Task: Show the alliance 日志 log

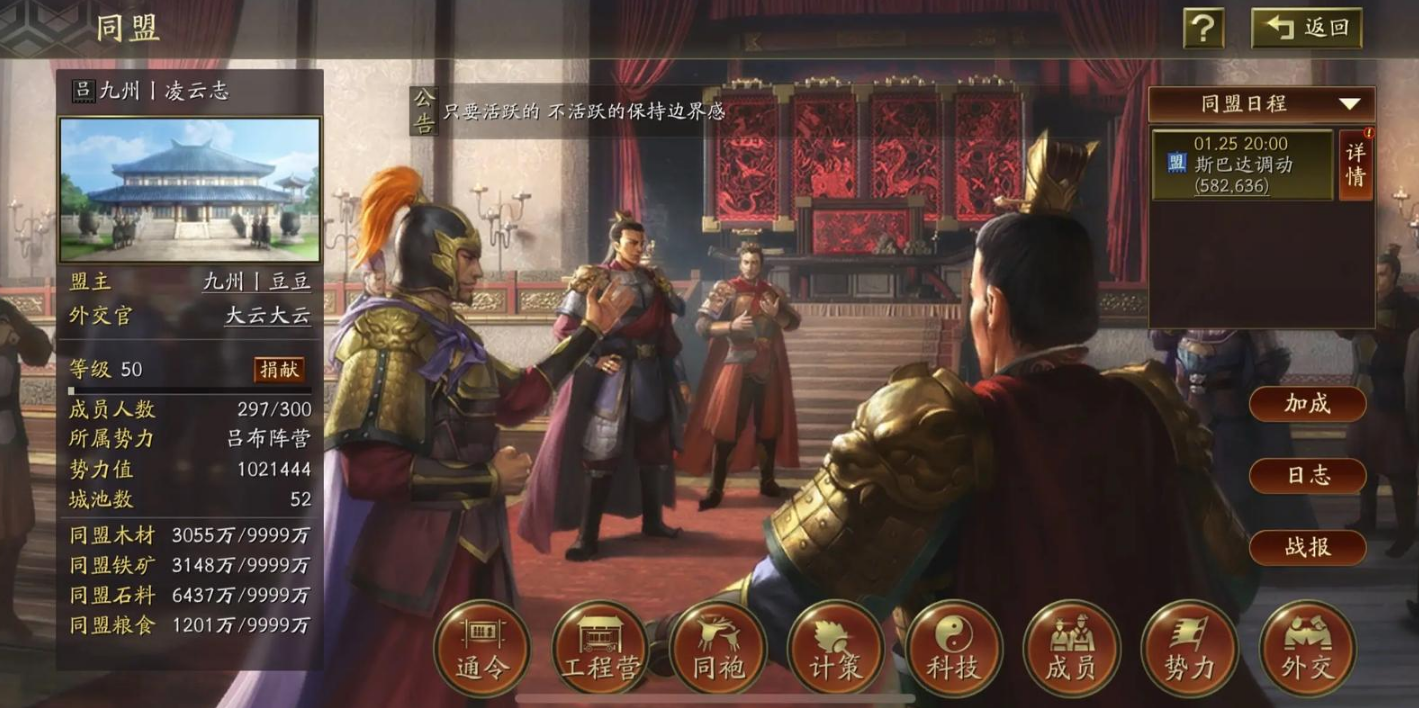Action: click(x=1307, y=476)
